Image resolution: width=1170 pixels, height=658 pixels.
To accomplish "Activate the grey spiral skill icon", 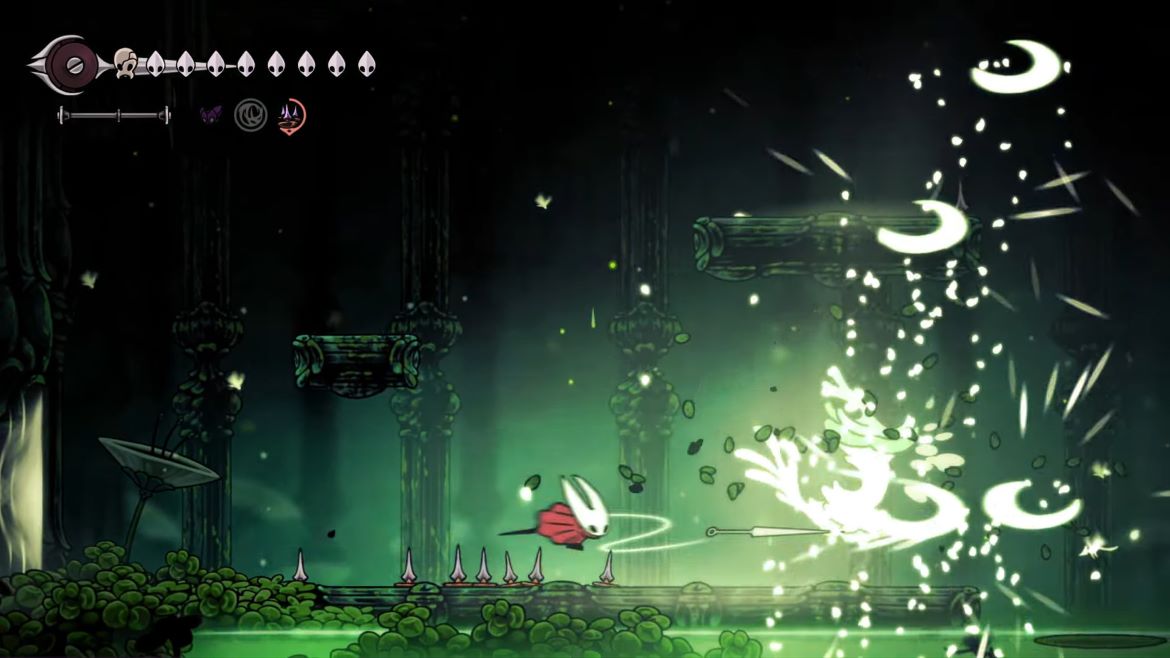I will 250,115.
